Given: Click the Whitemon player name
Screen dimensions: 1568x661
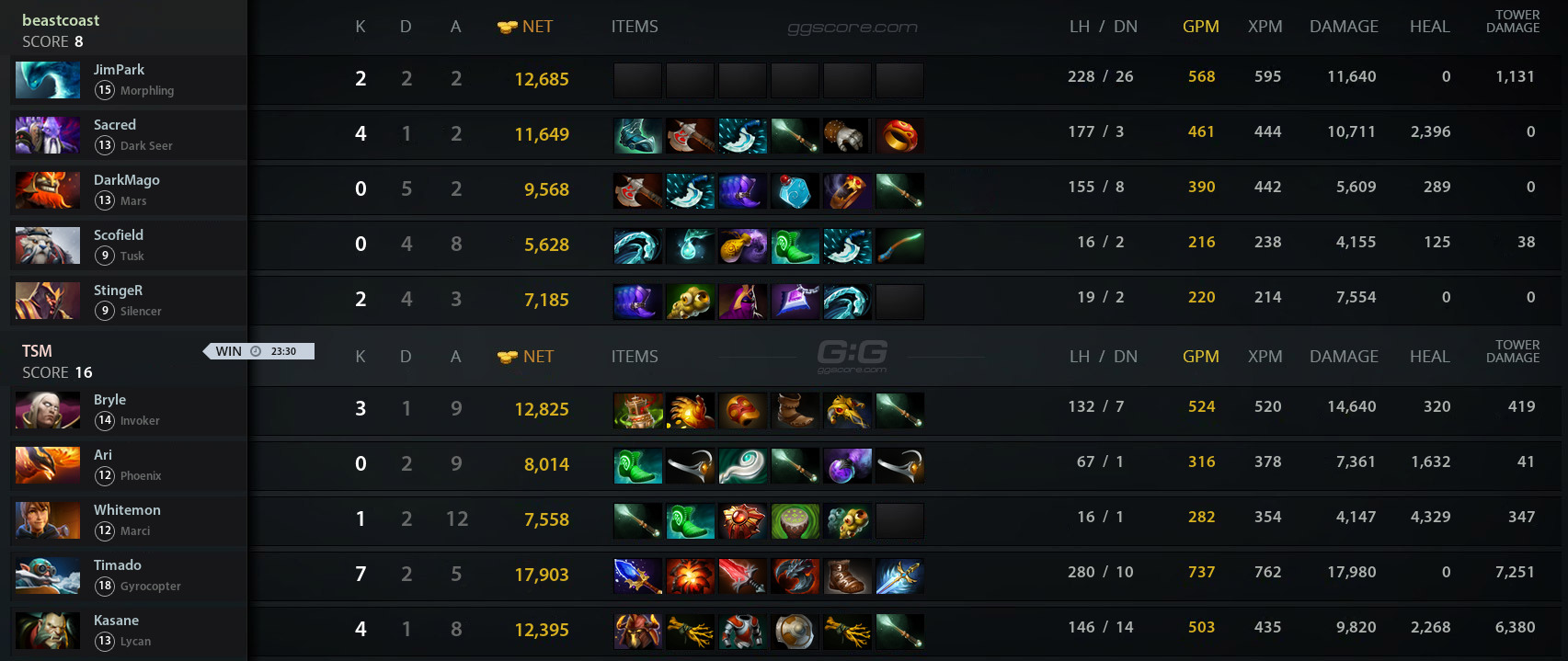Looking at the screenshot, I should (x=127, y=510).
